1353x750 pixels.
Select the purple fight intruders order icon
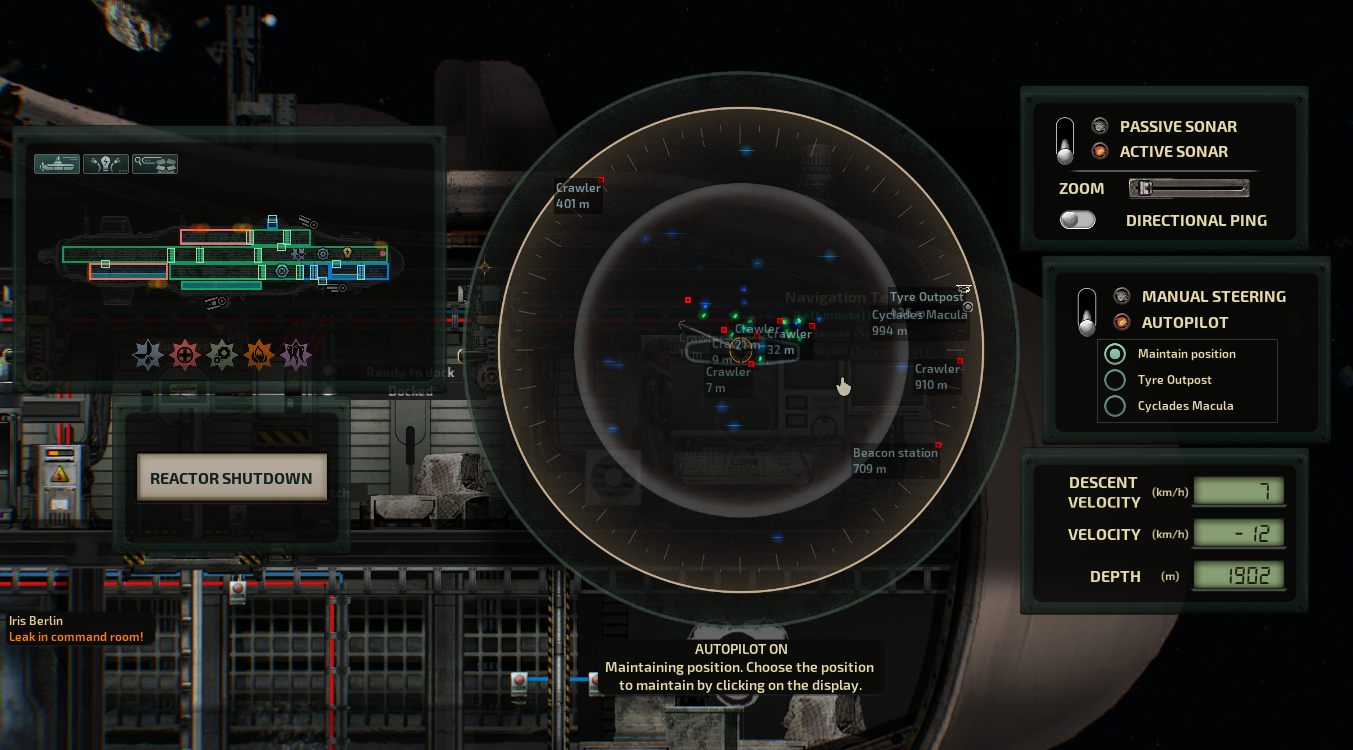[294, 352]
